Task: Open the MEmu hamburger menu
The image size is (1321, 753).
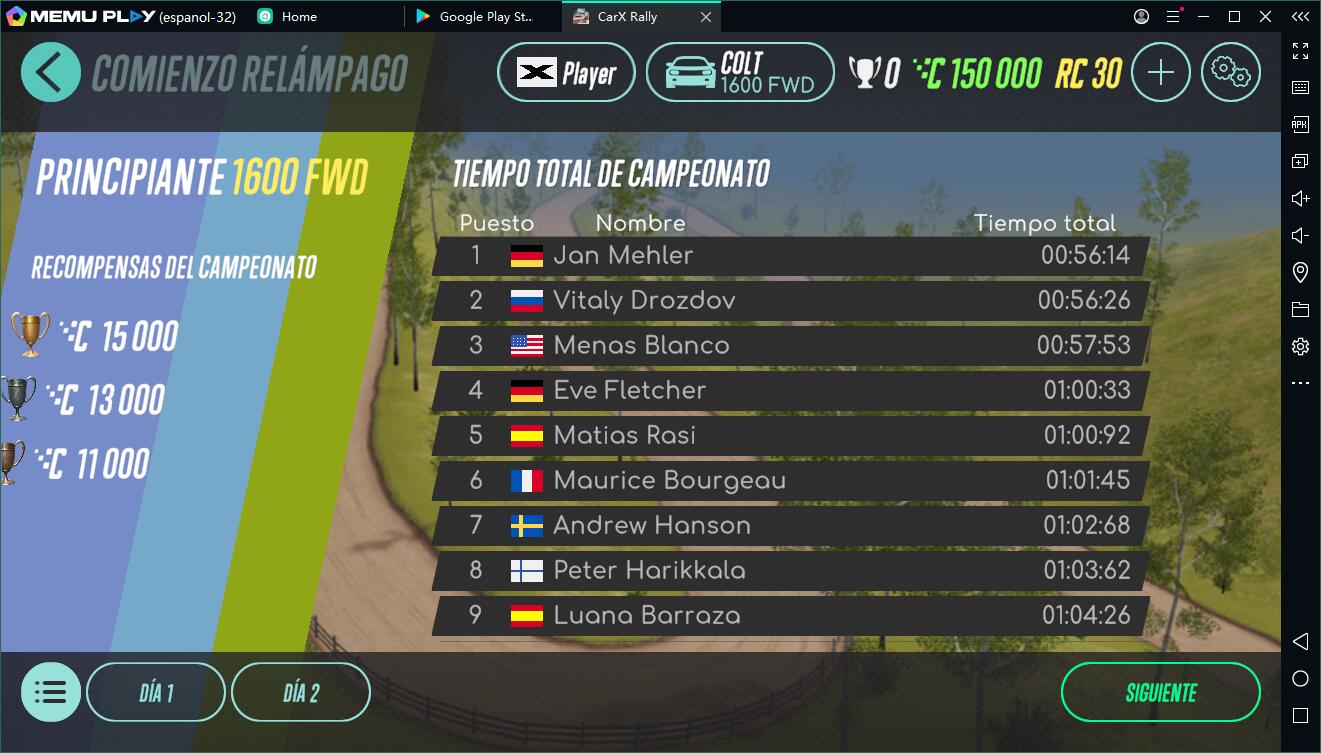Action: pyautogui.click(x=1173, y=16)
